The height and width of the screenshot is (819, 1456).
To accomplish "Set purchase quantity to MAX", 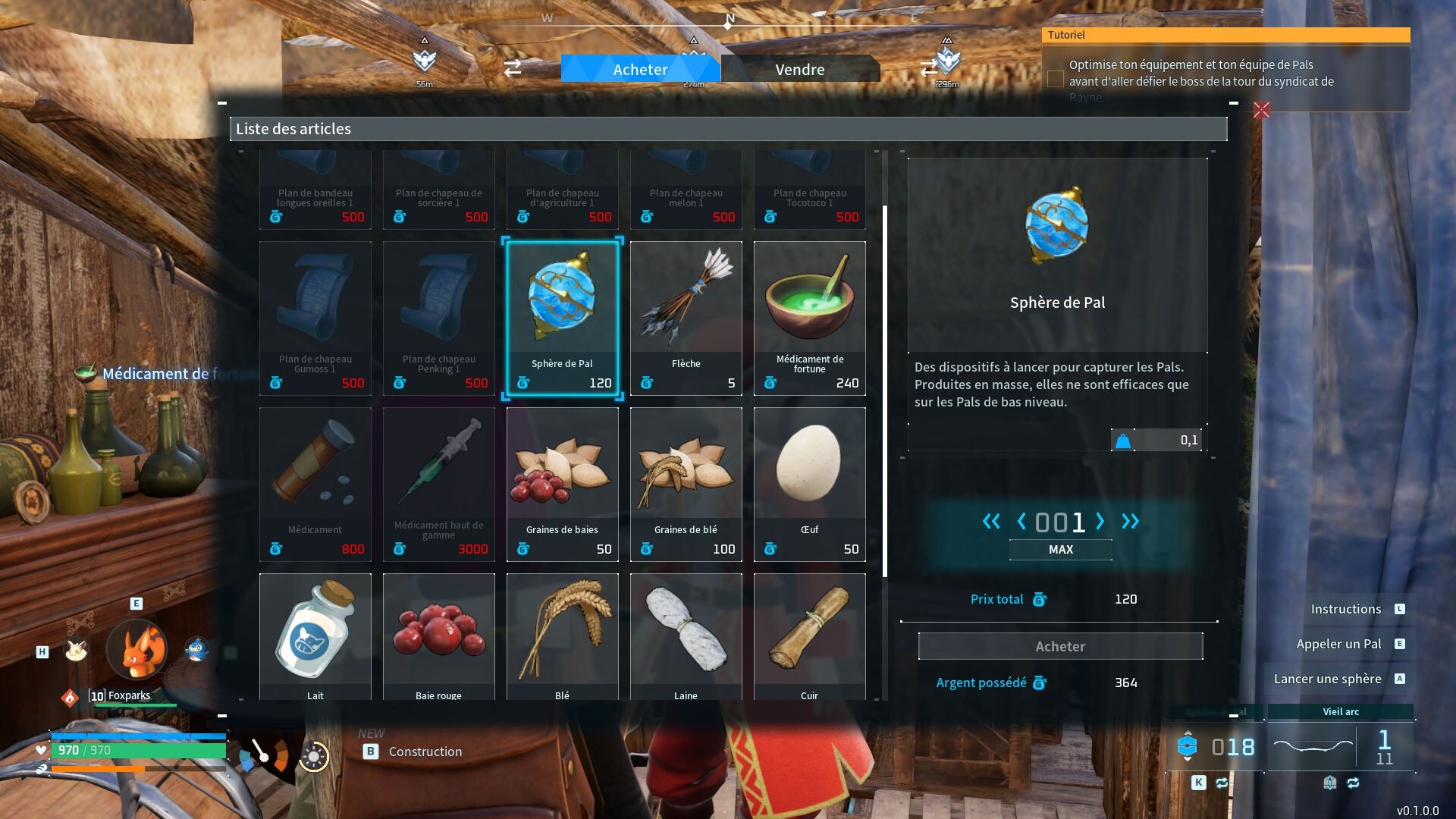I will point(1060,550).
